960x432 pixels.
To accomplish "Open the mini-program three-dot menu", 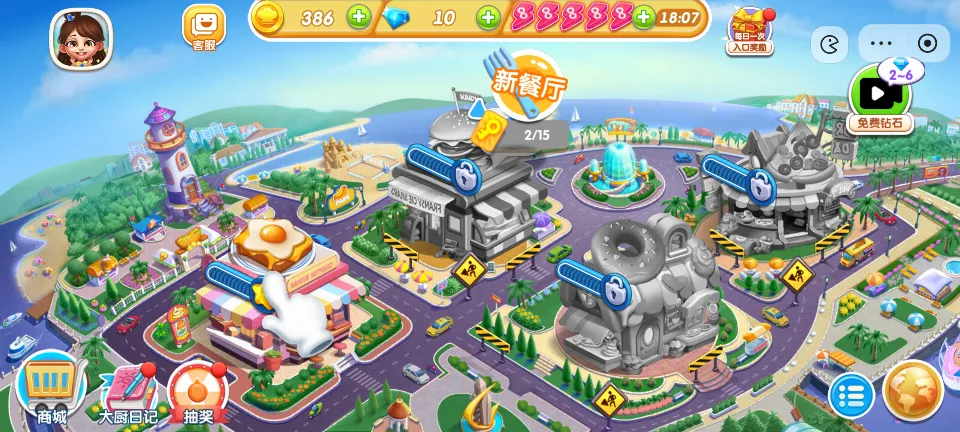I will (x=881, y=43).
